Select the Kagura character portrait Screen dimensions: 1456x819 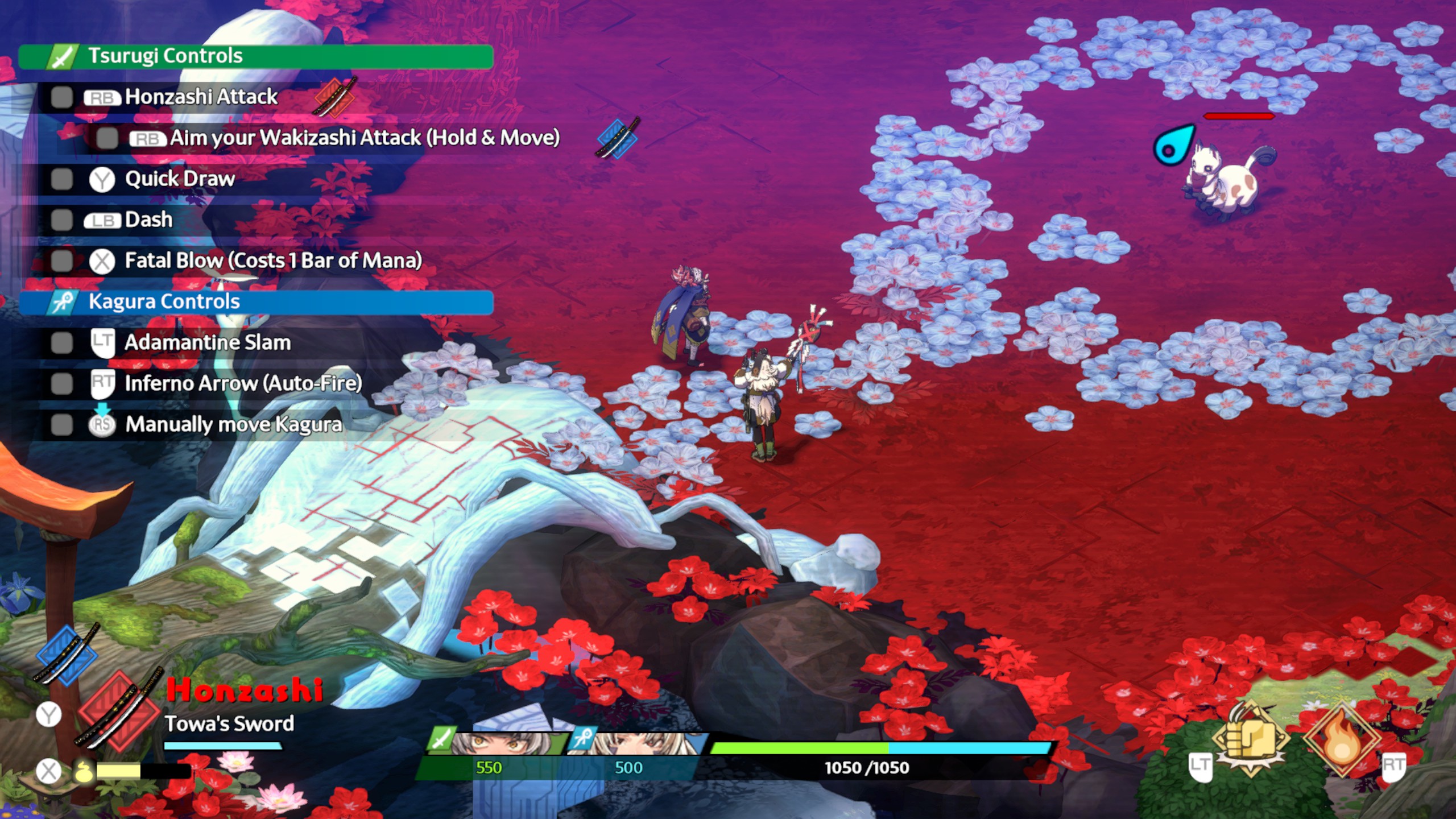coord(640,743)
